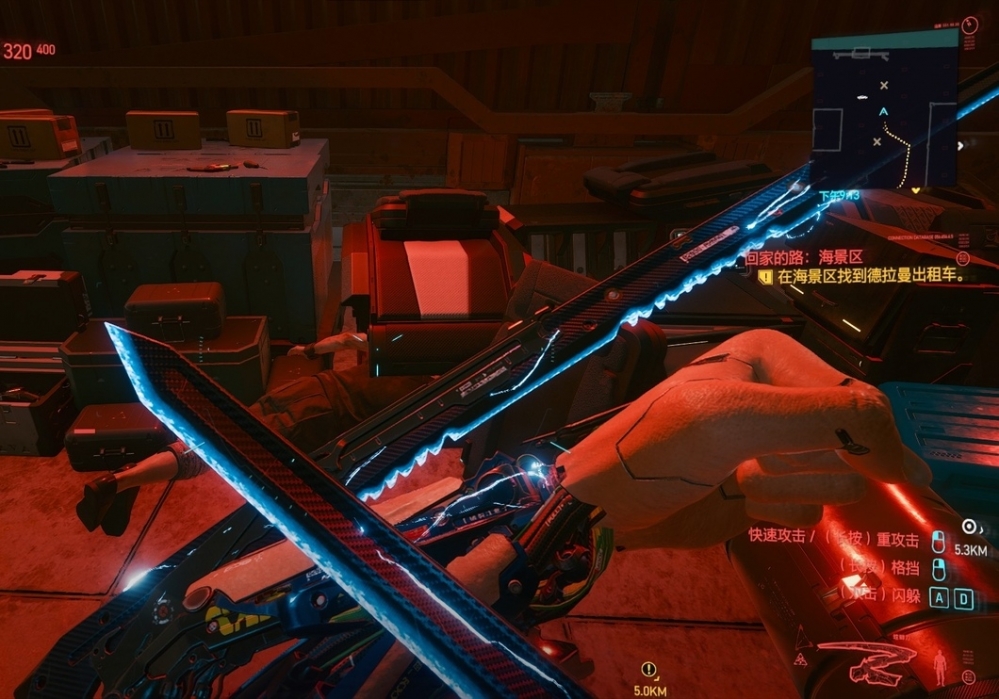999x699 pixels.
Task: Select the equipped mantis blades weapon icon
Action: click(866, 659)
